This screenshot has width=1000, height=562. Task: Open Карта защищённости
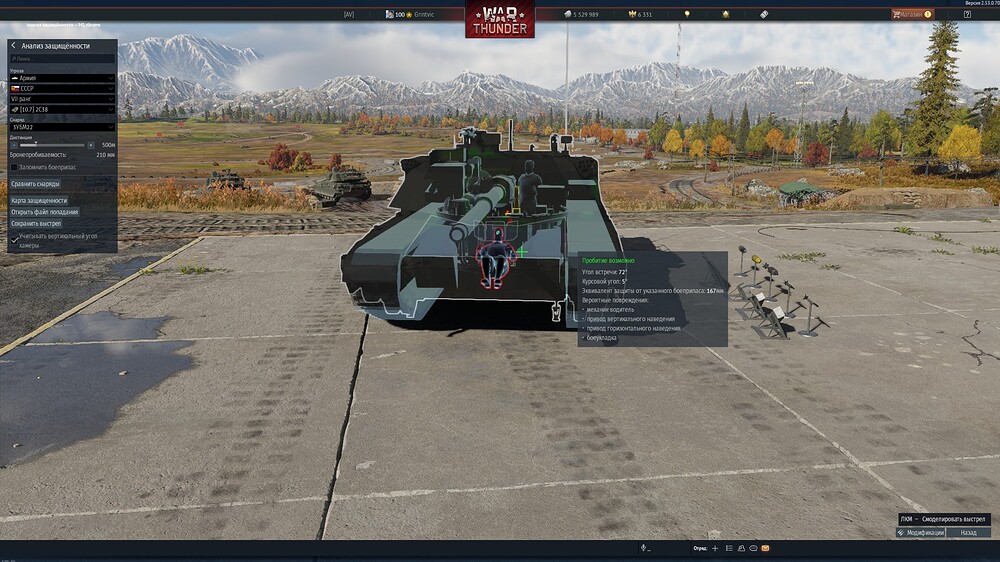(39, 201)
